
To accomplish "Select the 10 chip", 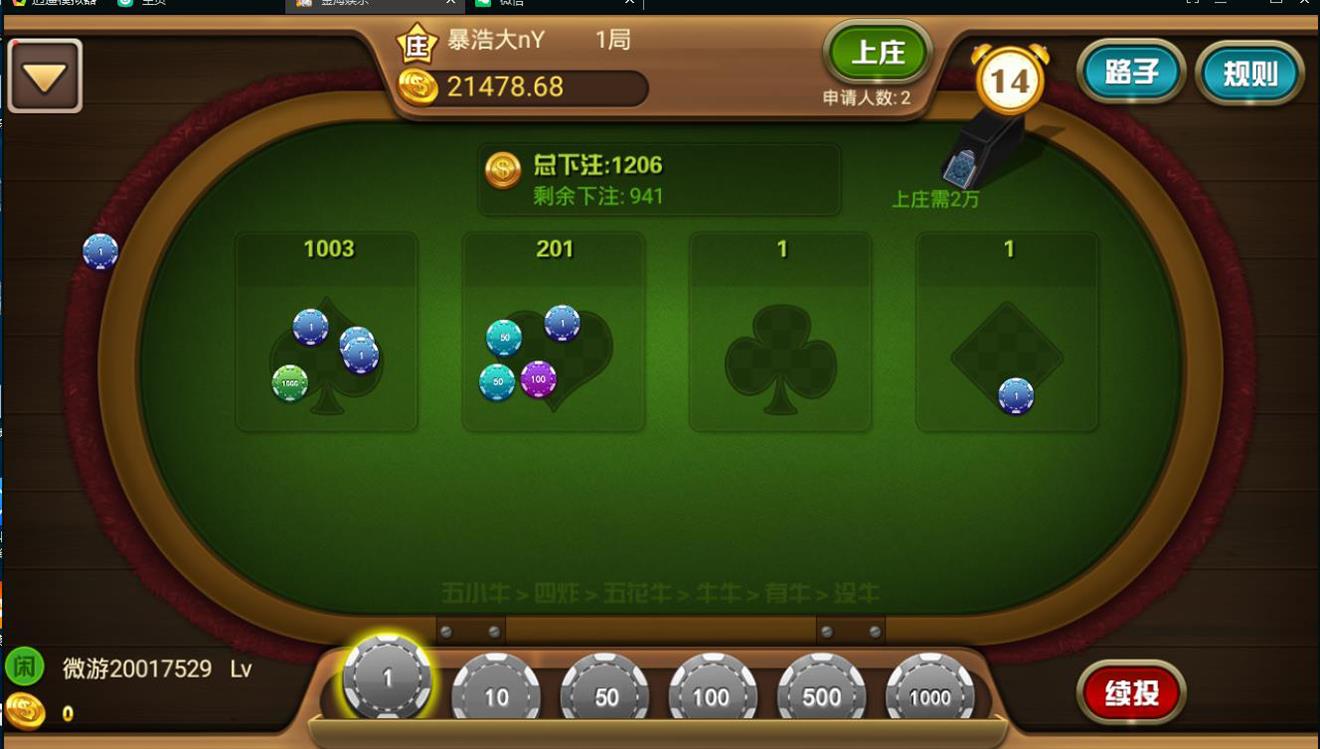I will point(496,690).
